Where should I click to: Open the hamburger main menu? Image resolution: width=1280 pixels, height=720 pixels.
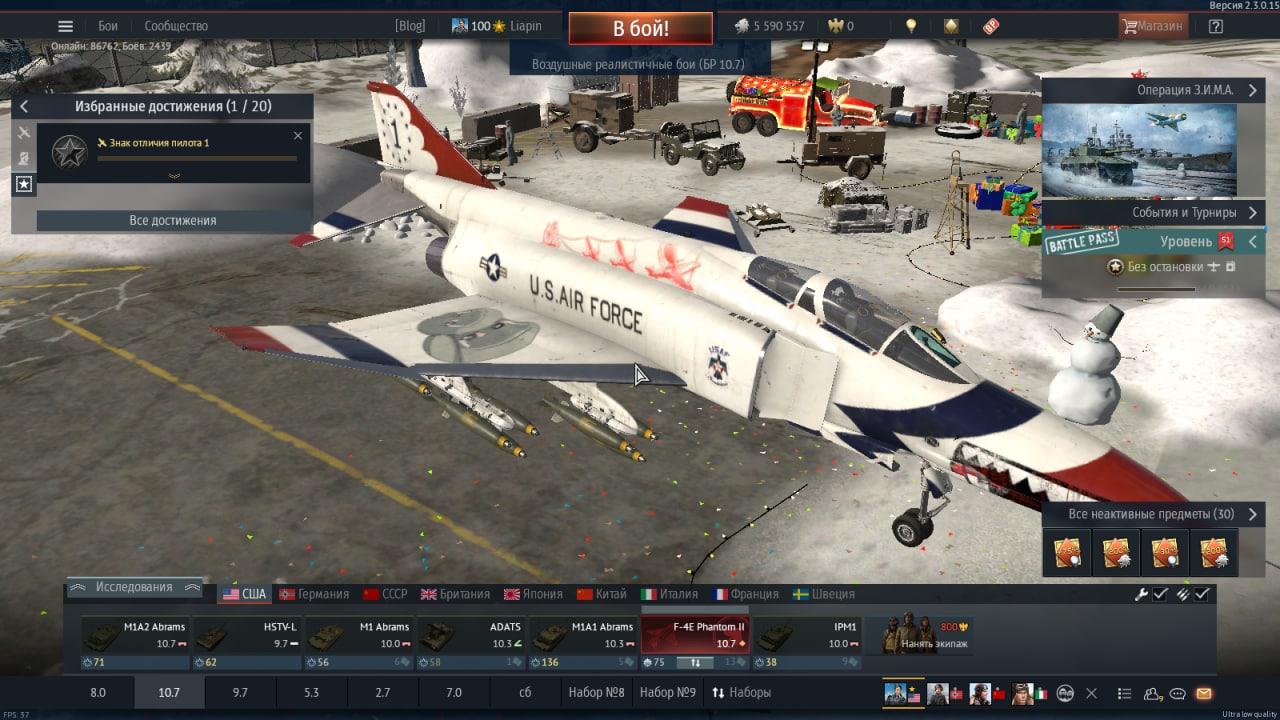[x=66, y=26]
